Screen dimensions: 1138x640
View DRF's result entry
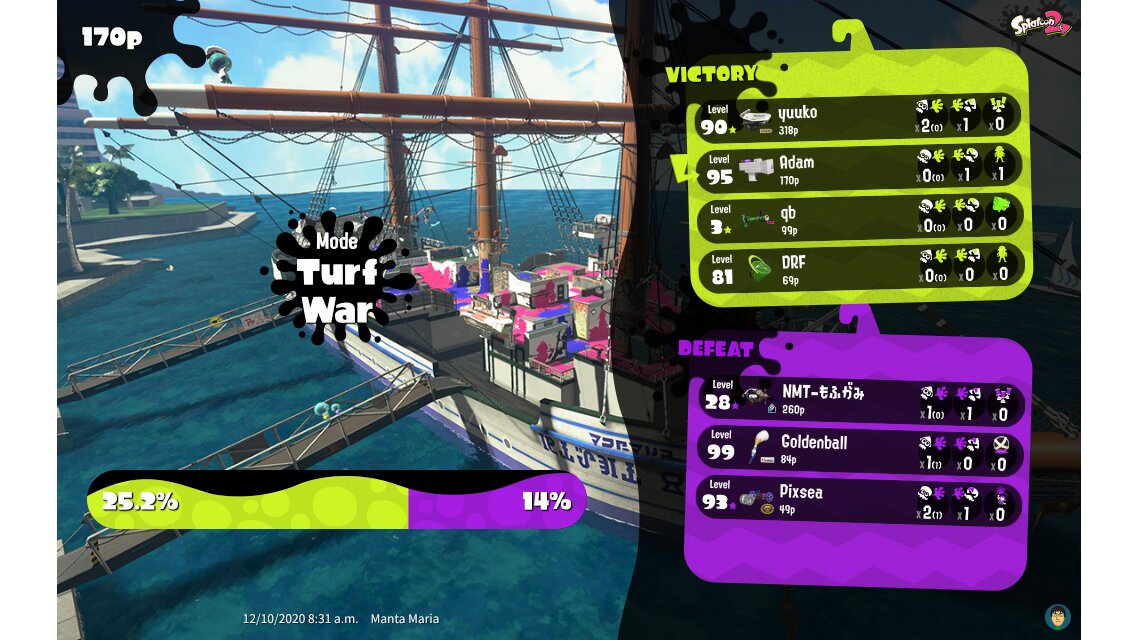pos(858,268)
